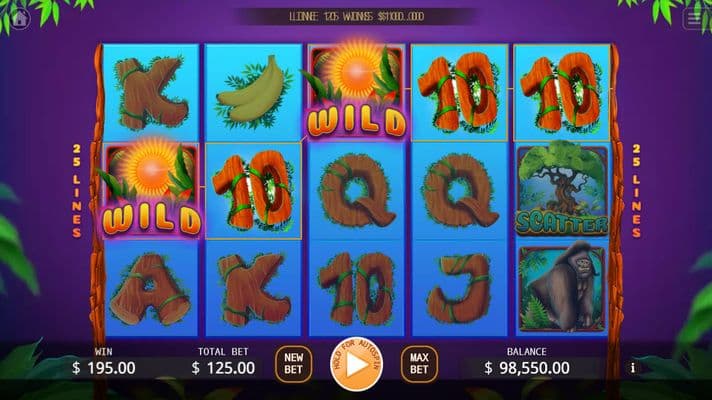Click the NEW BET button
The width and height of the screenshot is (712, 400).
coord(293,364)
